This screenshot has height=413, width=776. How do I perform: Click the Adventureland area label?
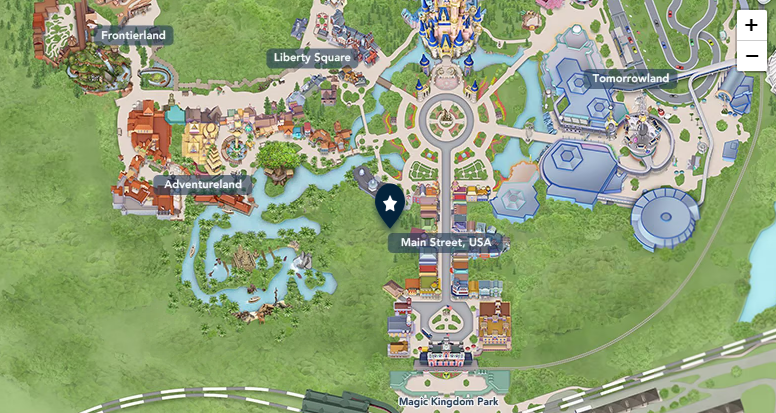coord(203,185)
